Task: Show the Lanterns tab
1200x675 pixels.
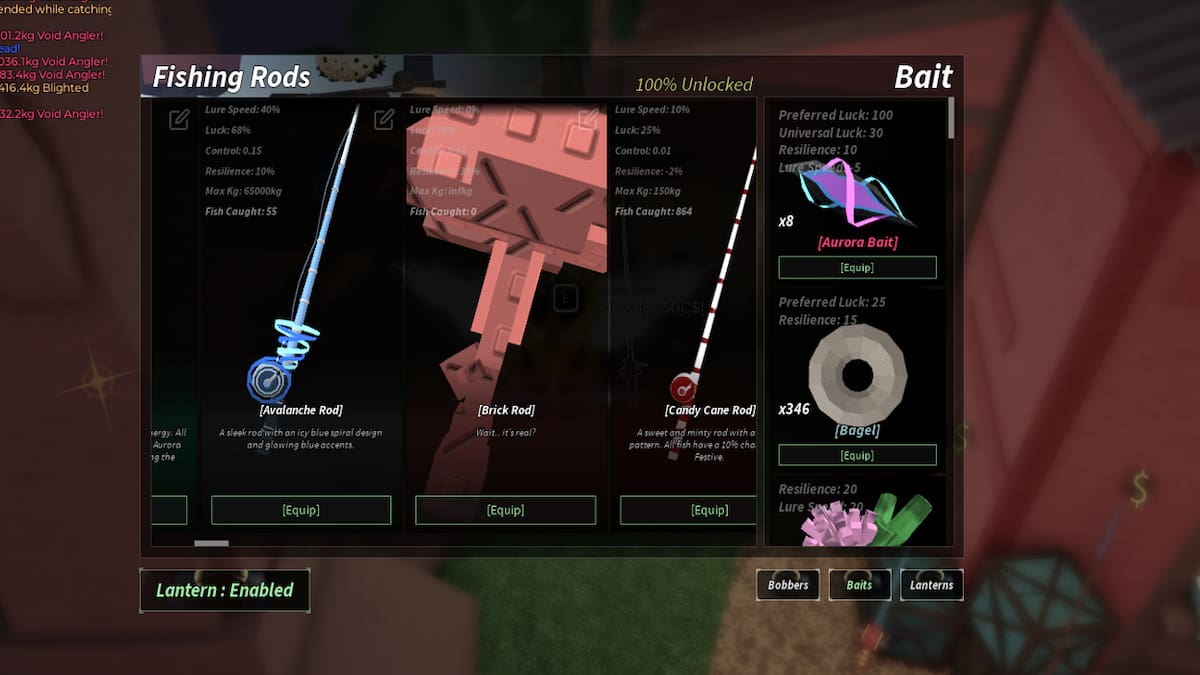Action: pos(931,585)
